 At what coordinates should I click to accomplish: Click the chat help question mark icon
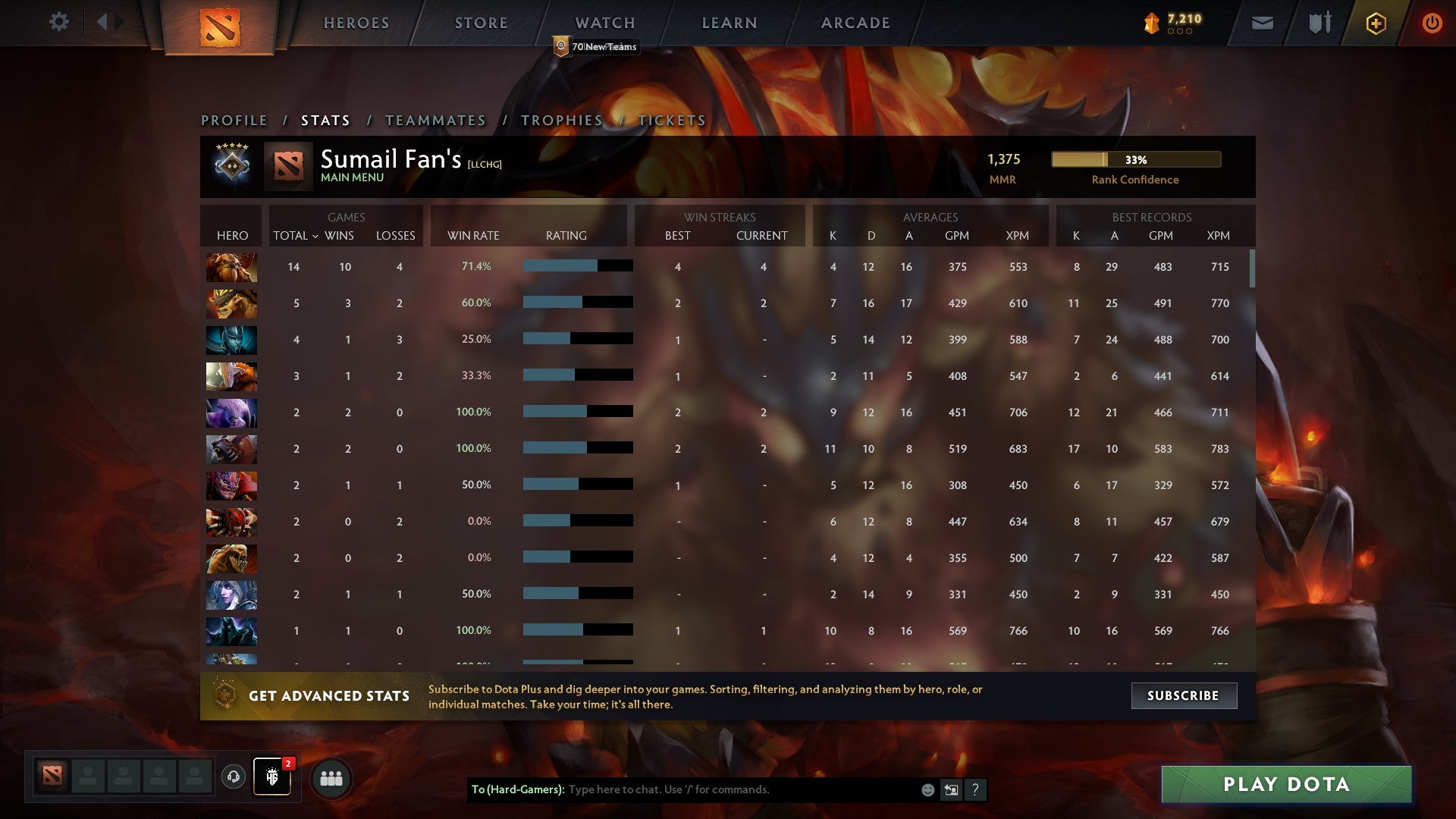pyautogui.click(x=976, y=790)
